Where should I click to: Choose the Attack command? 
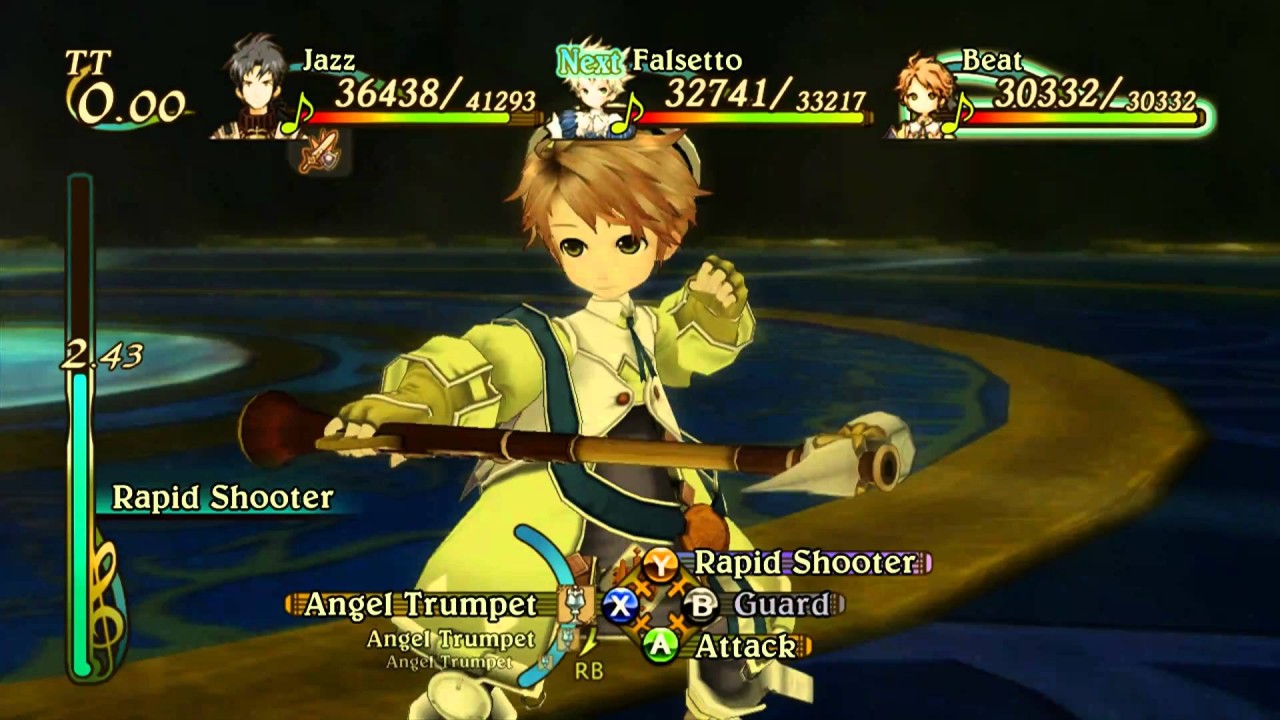tap(745, 646)
